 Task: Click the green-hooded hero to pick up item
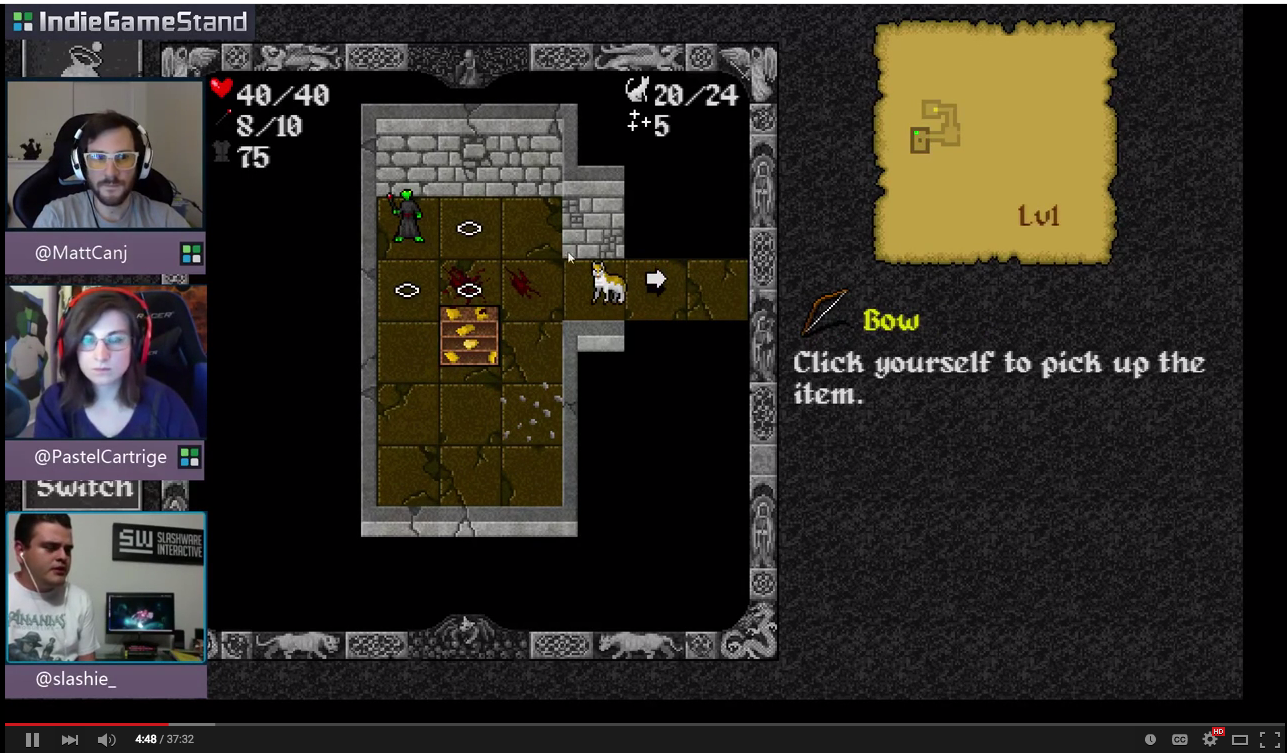(408, 216)
